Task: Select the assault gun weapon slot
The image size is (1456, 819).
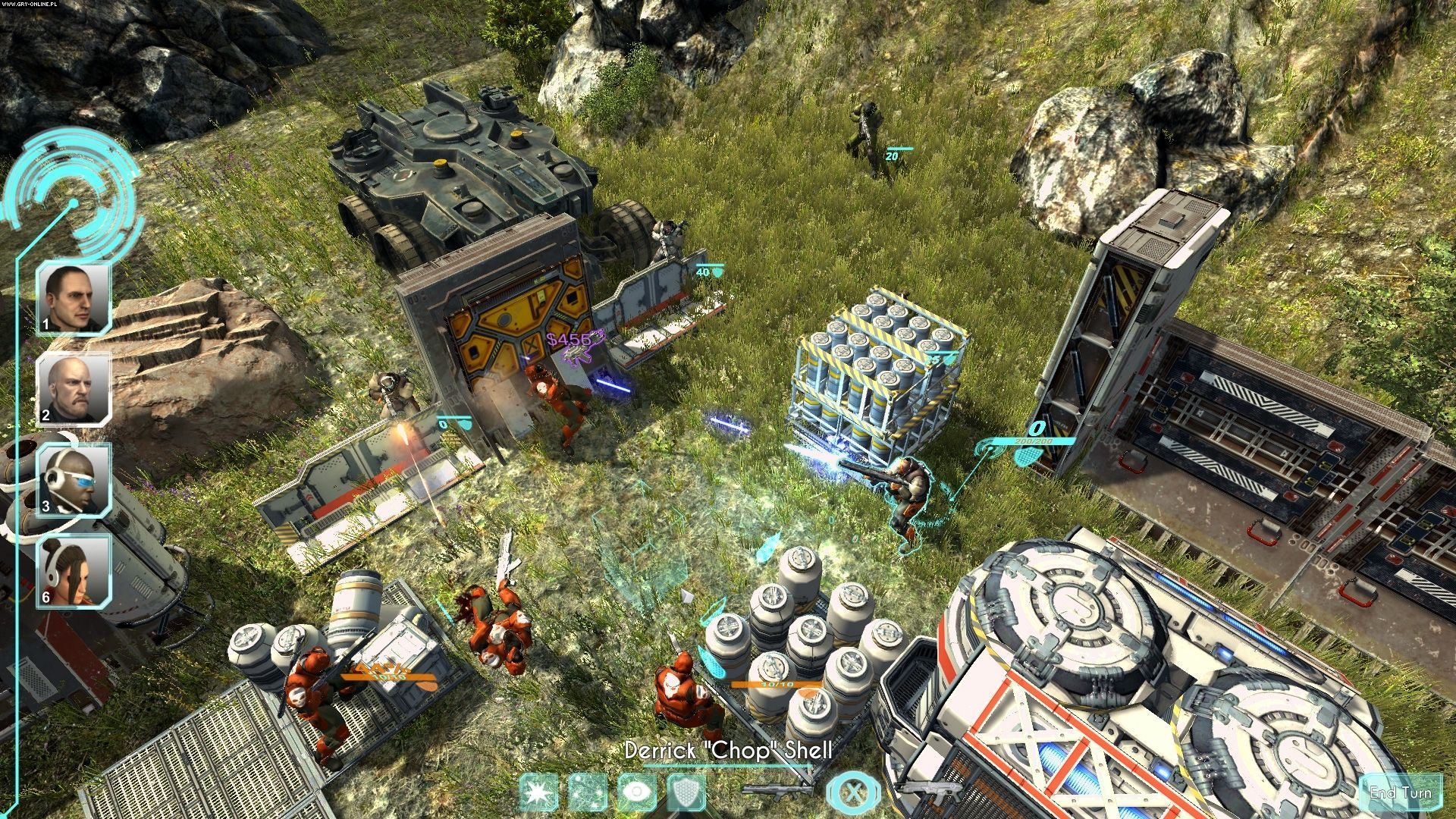Action: 931,791
